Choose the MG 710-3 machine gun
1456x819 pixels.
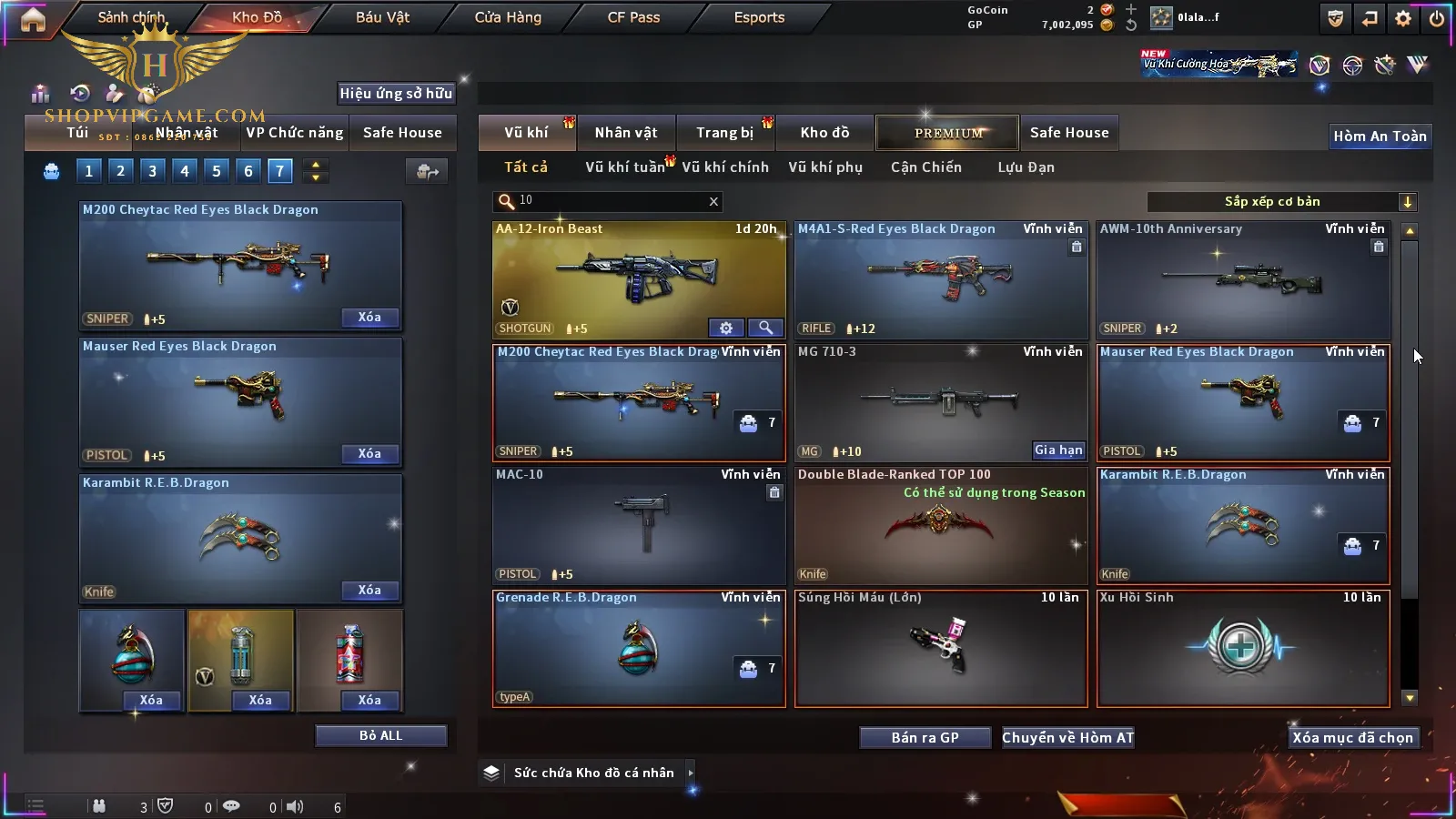(x=941, y=402)
